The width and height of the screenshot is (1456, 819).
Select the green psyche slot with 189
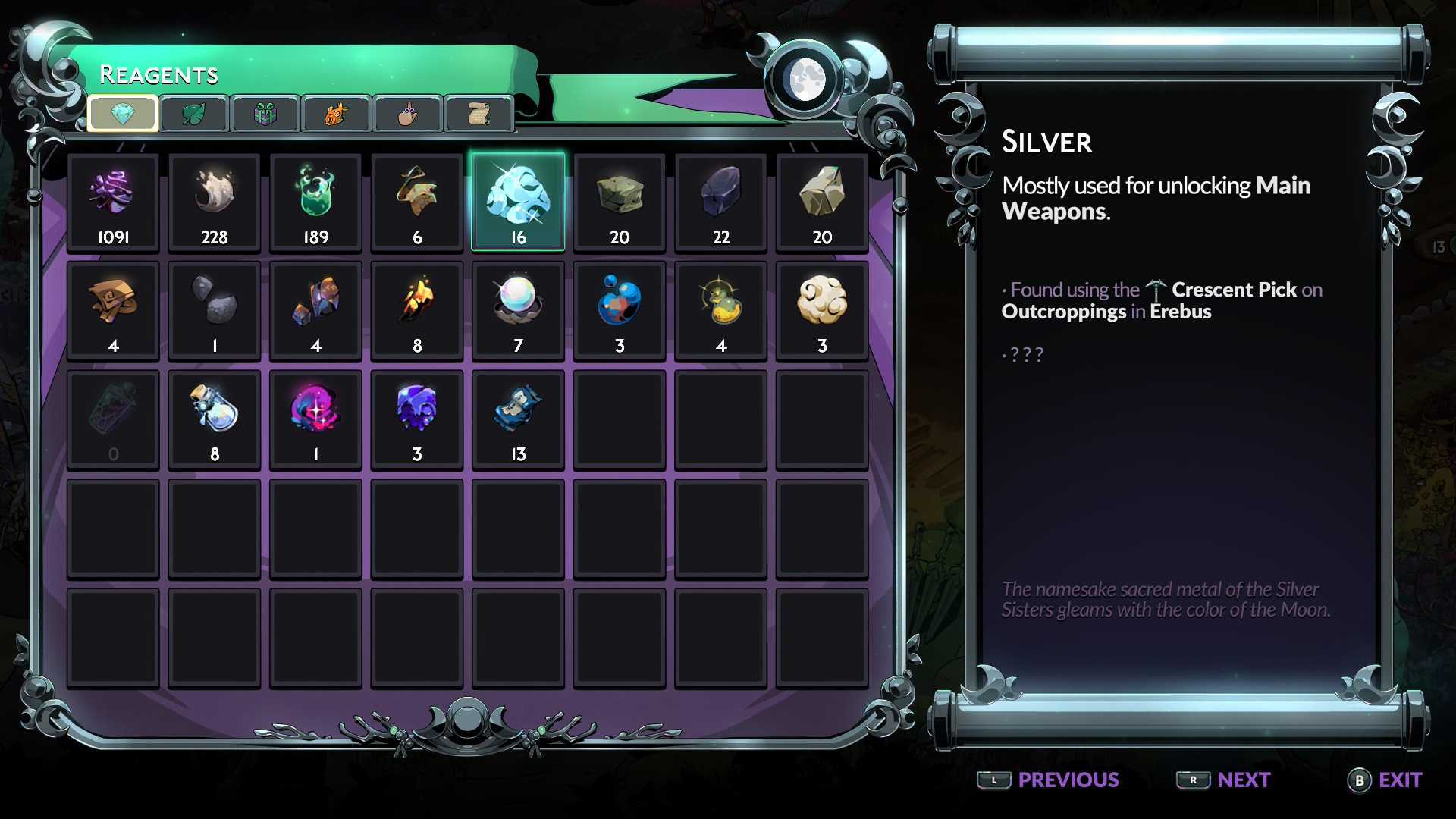tap(315, 202)
